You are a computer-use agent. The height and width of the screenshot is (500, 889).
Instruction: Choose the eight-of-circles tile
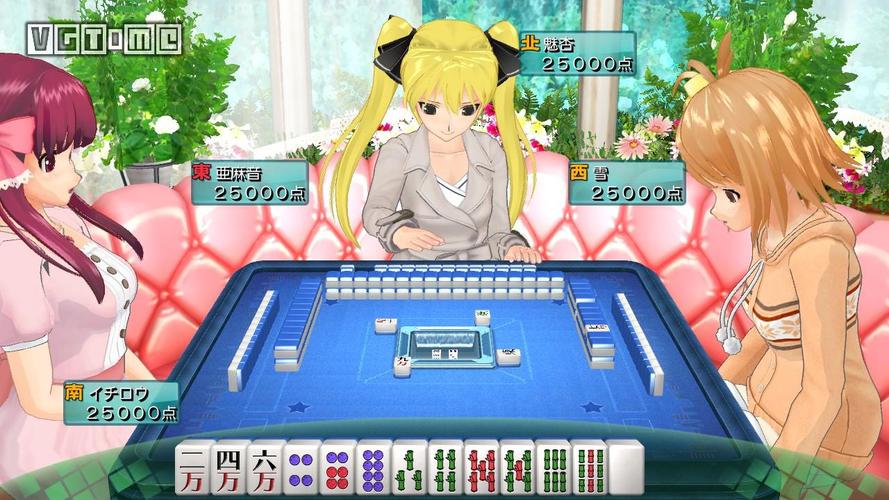tap(373, 469)
